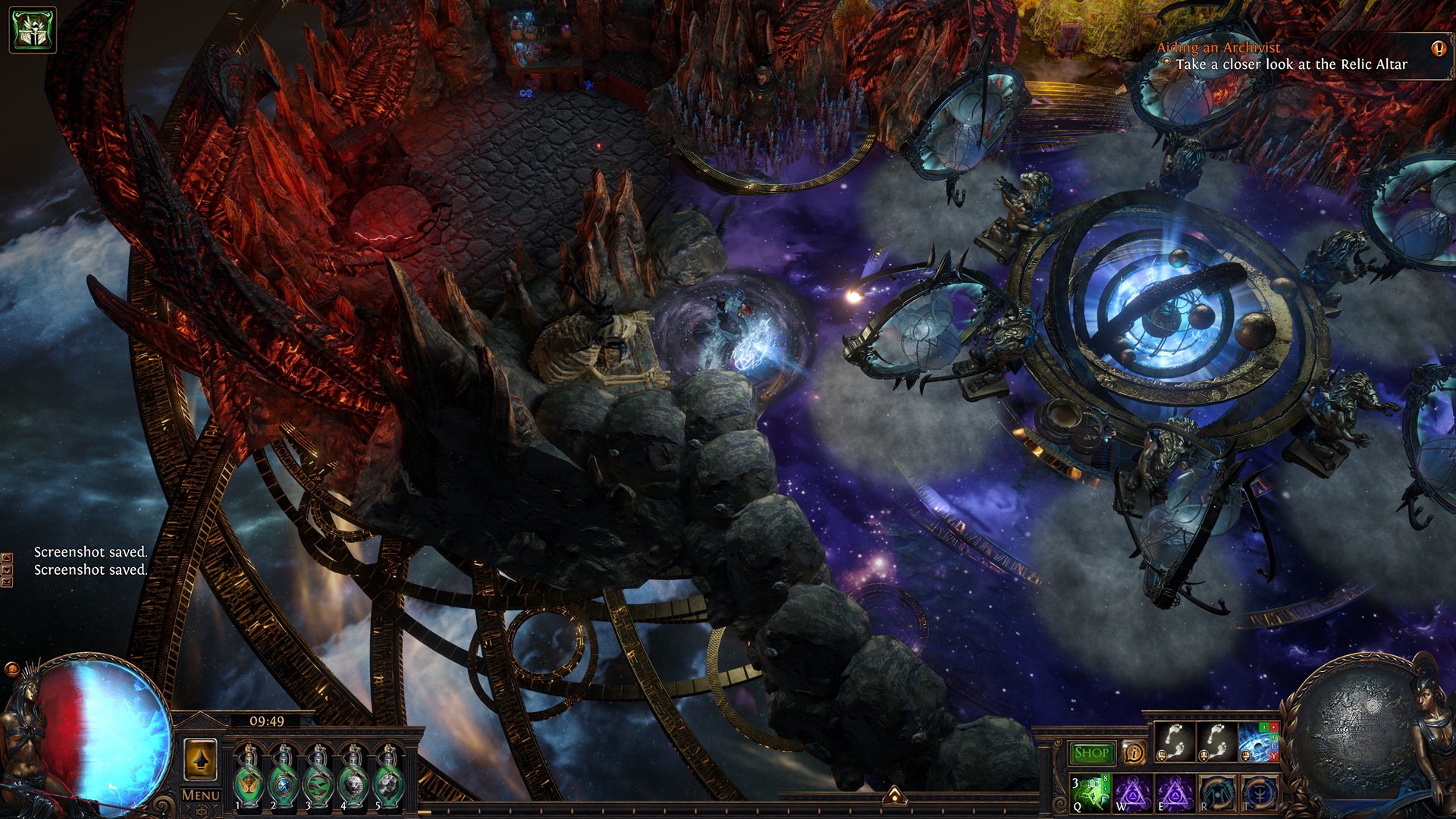Toggle the hooded figure aura on R
The width and height of the screenshot is (1456, 819).
tap(1216, 793)
